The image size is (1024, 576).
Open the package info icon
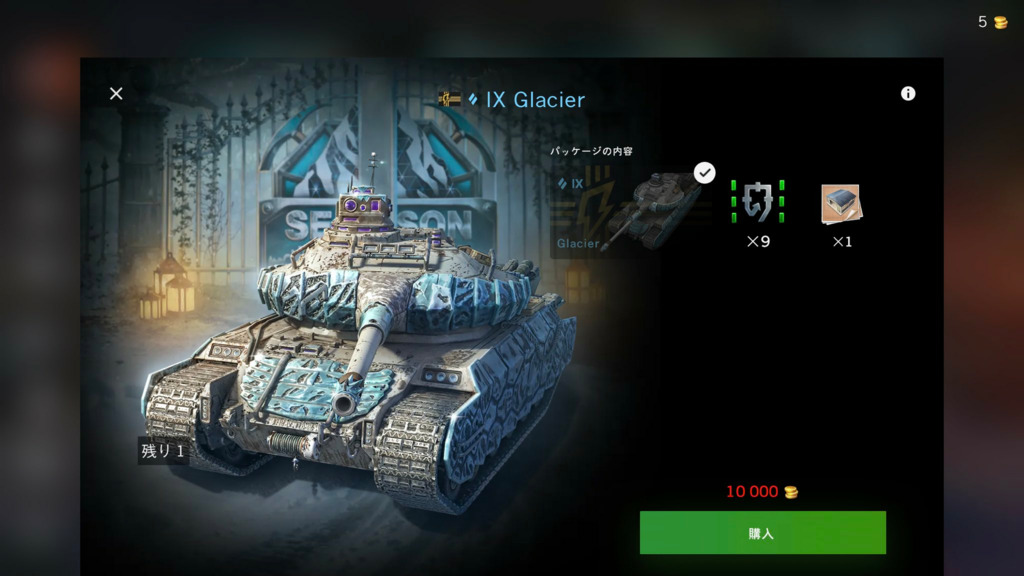pyautogui.click(x=908, y=93)
